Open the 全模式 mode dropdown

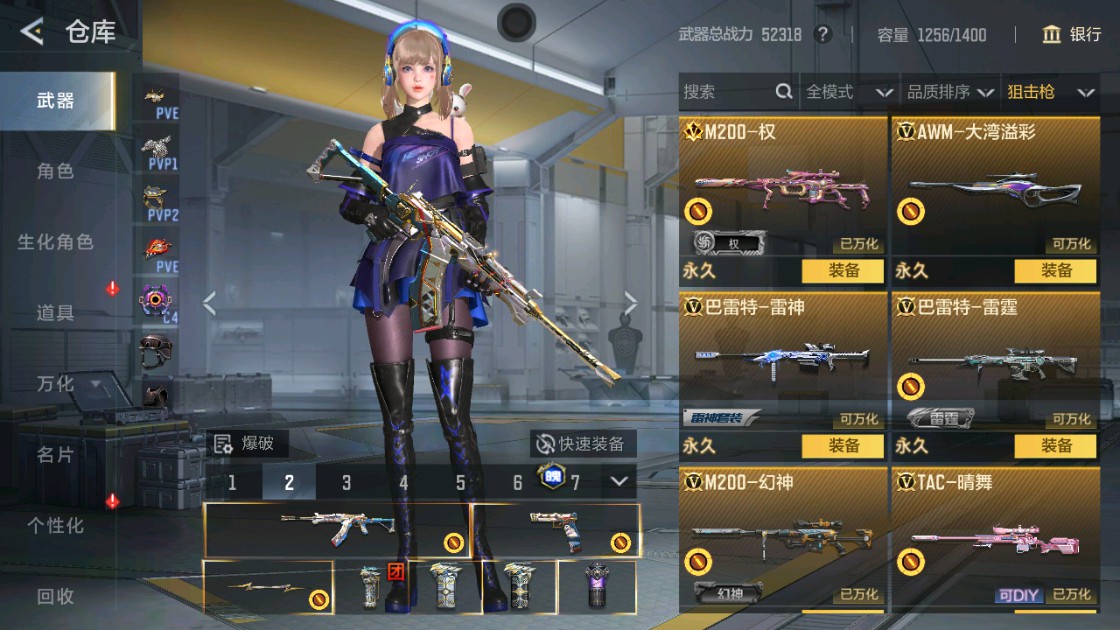pos(848,92)
